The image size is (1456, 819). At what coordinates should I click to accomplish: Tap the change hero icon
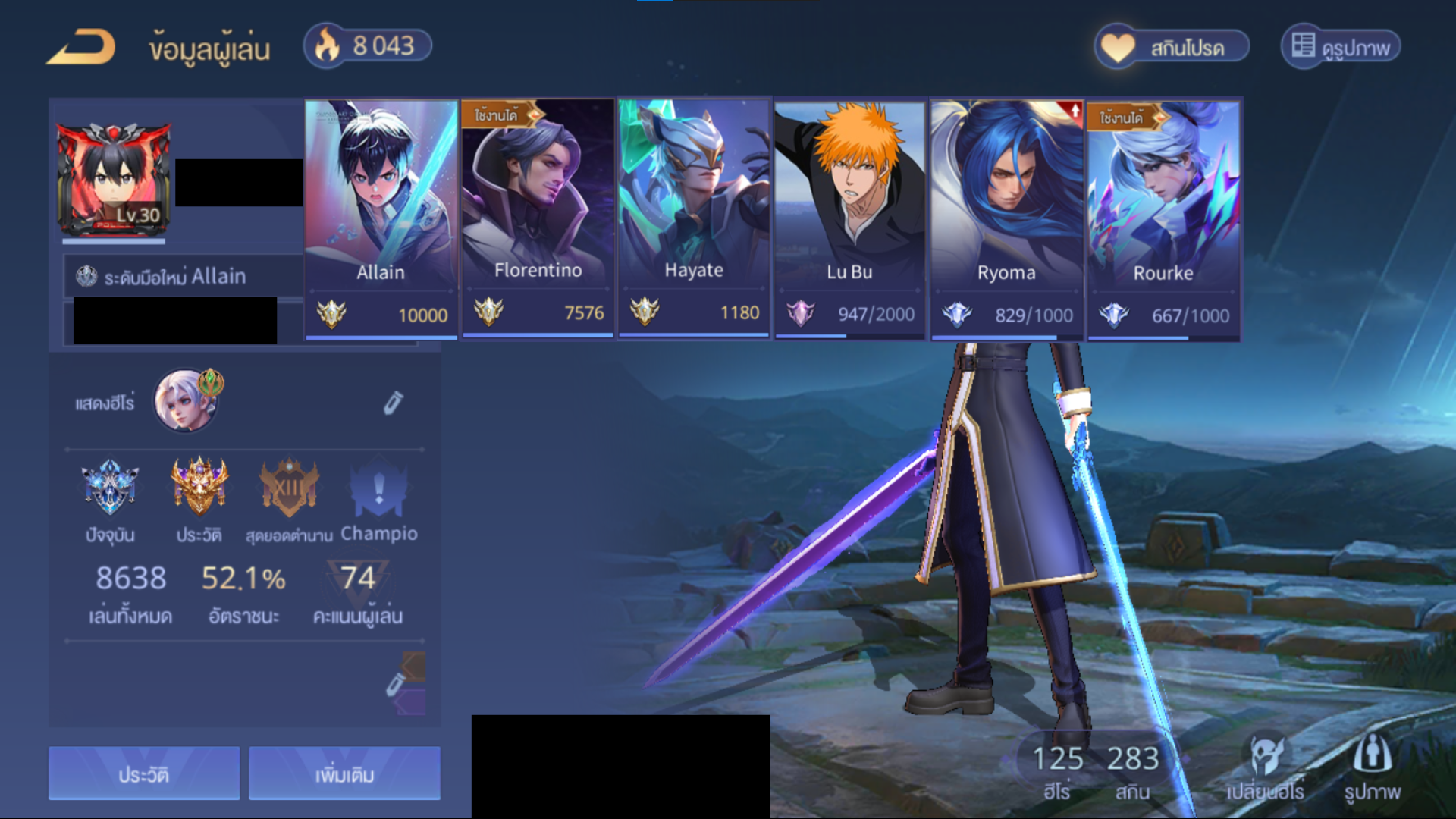[x=1266, y=767]
